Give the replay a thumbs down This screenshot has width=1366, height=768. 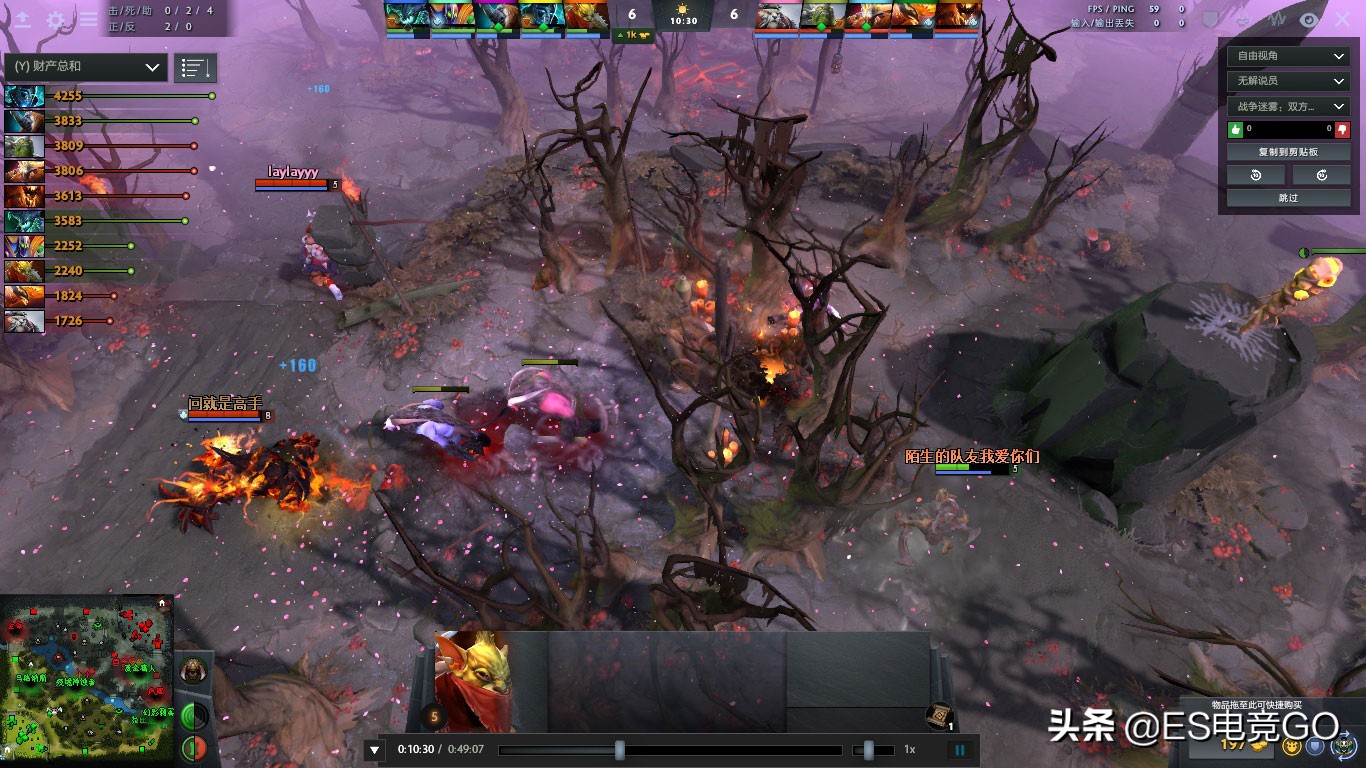pos(1345,128)
